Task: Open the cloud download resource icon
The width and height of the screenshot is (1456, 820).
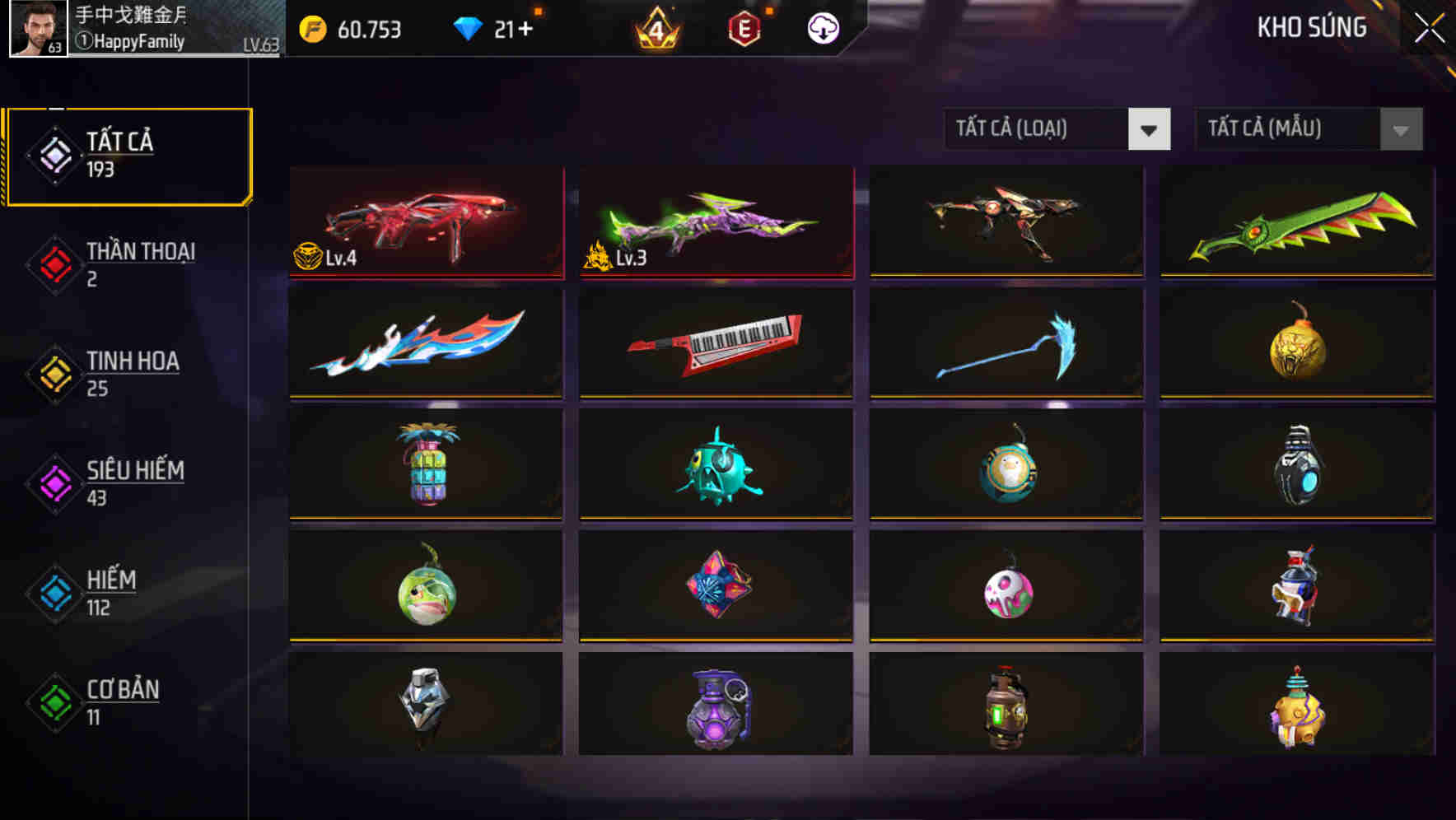Action: pyautogui.click(x=823, y=28)
